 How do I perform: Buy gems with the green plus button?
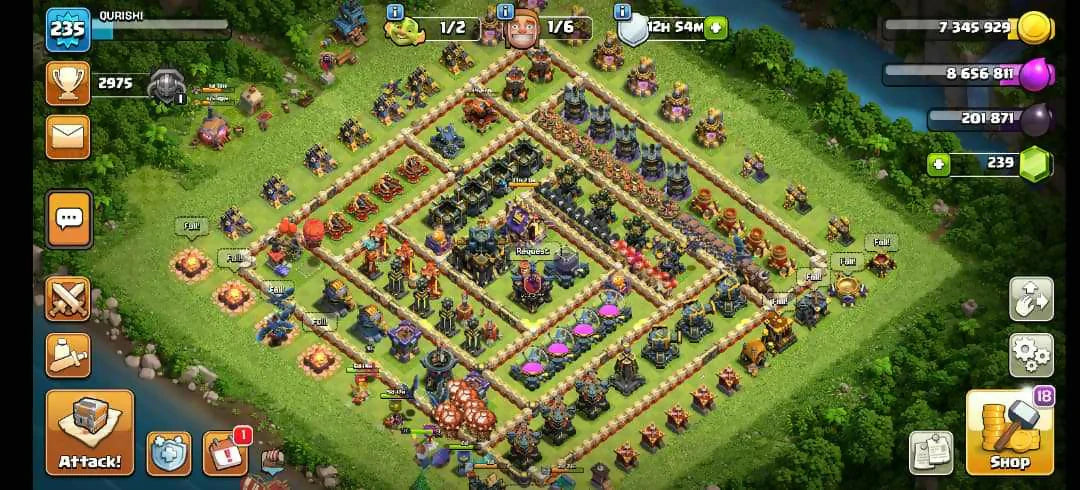pyautogui.click(x=937, y=164)
